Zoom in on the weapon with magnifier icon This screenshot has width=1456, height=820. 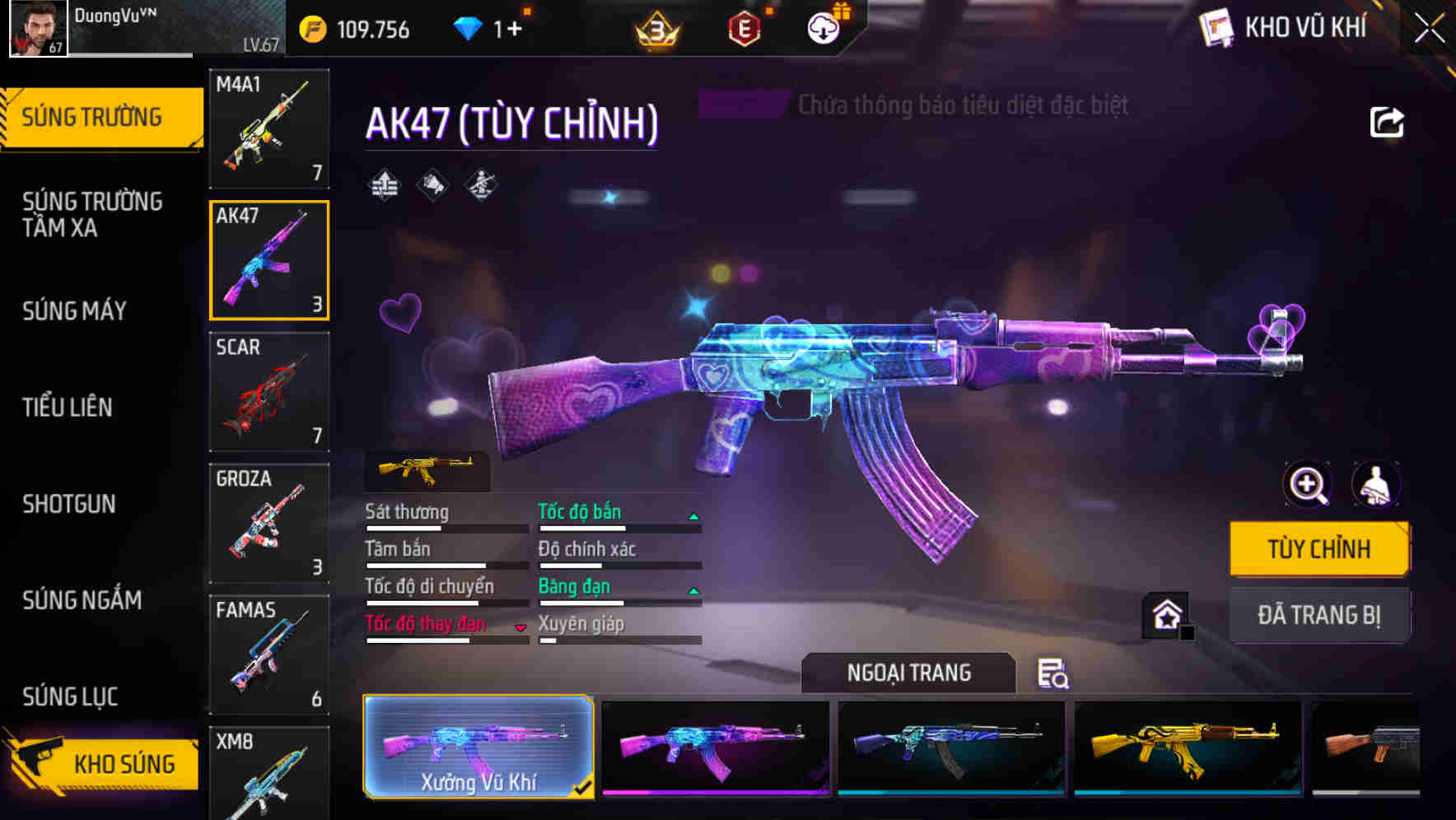click(x=1306, y=485)
